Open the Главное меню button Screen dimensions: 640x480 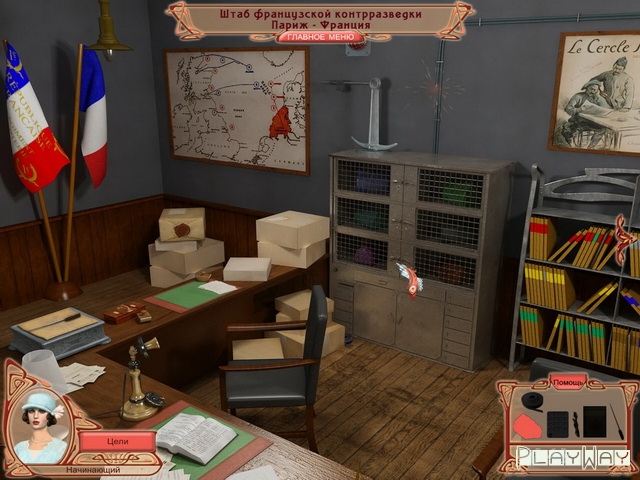(x=320, y=37)
